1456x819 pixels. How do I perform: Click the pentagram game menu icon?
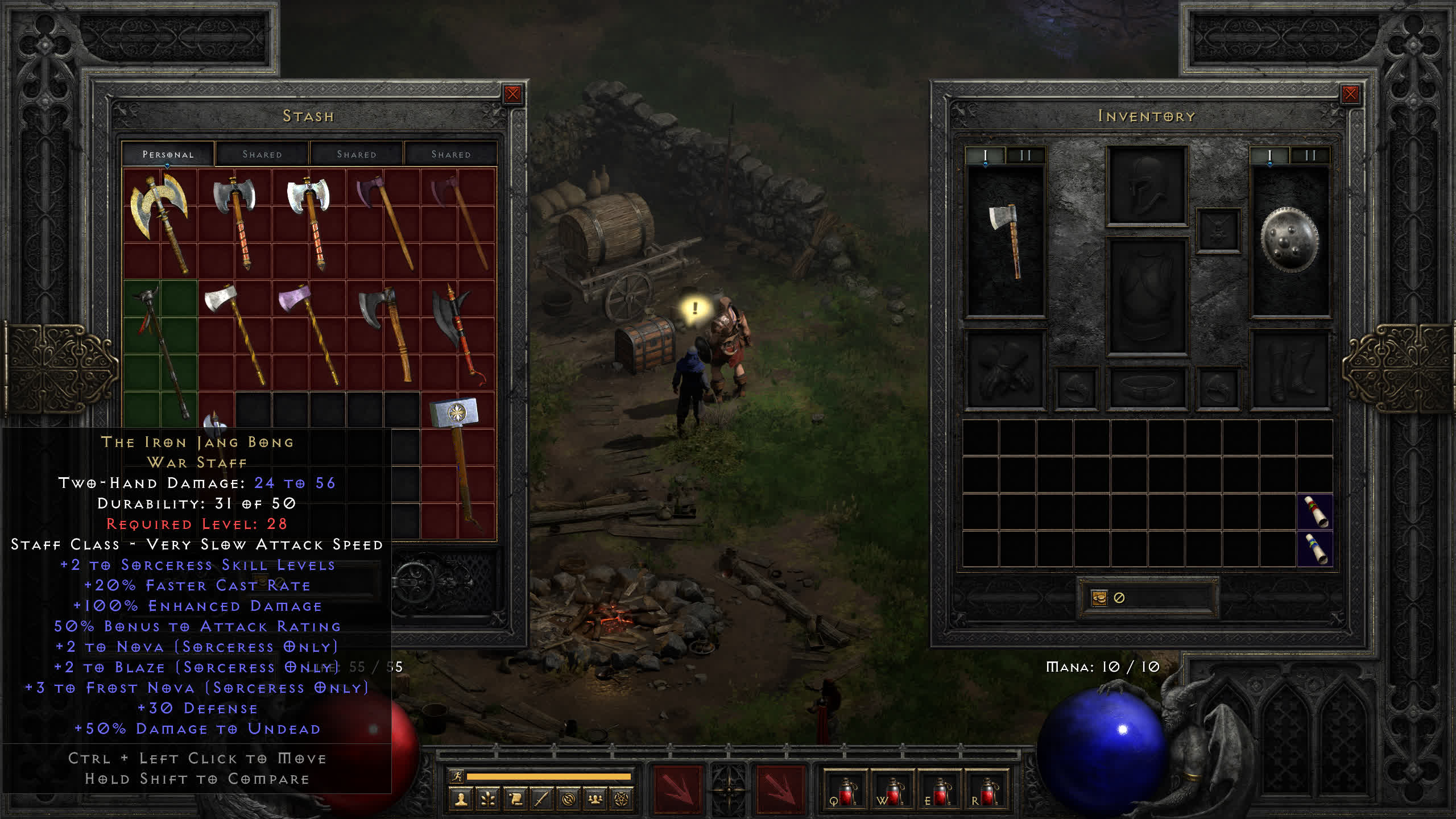tap(622, 800)
